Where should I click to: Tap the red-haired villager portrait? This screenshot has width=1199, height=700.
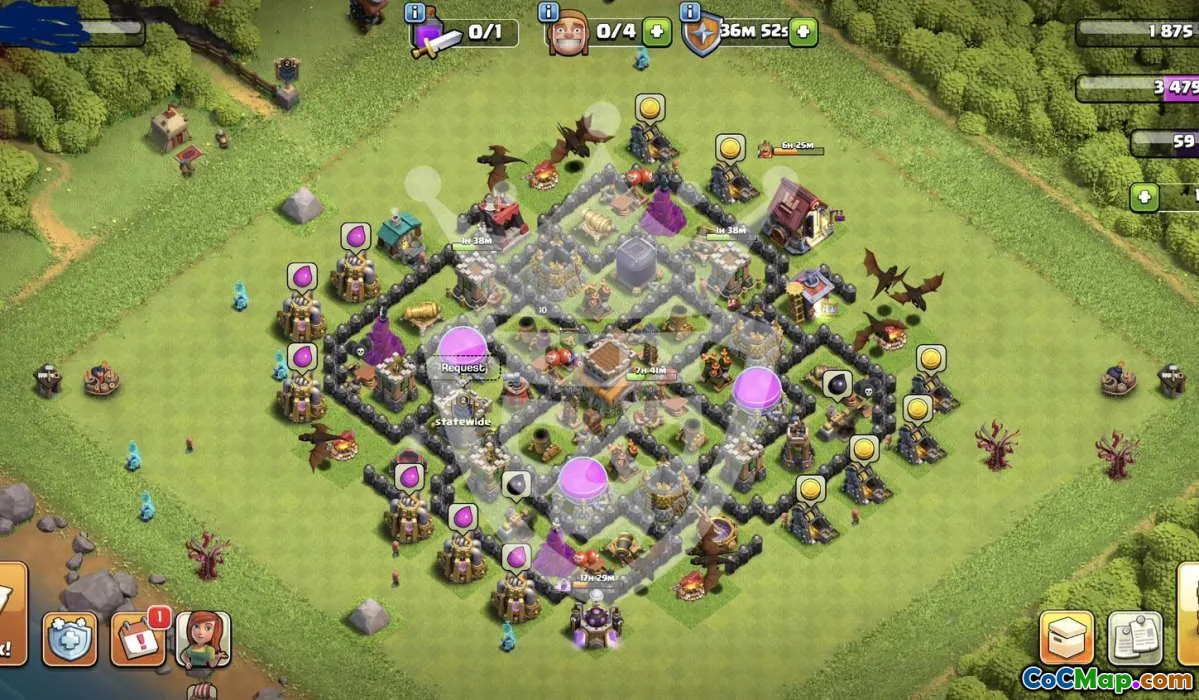[x=203, y=640]
